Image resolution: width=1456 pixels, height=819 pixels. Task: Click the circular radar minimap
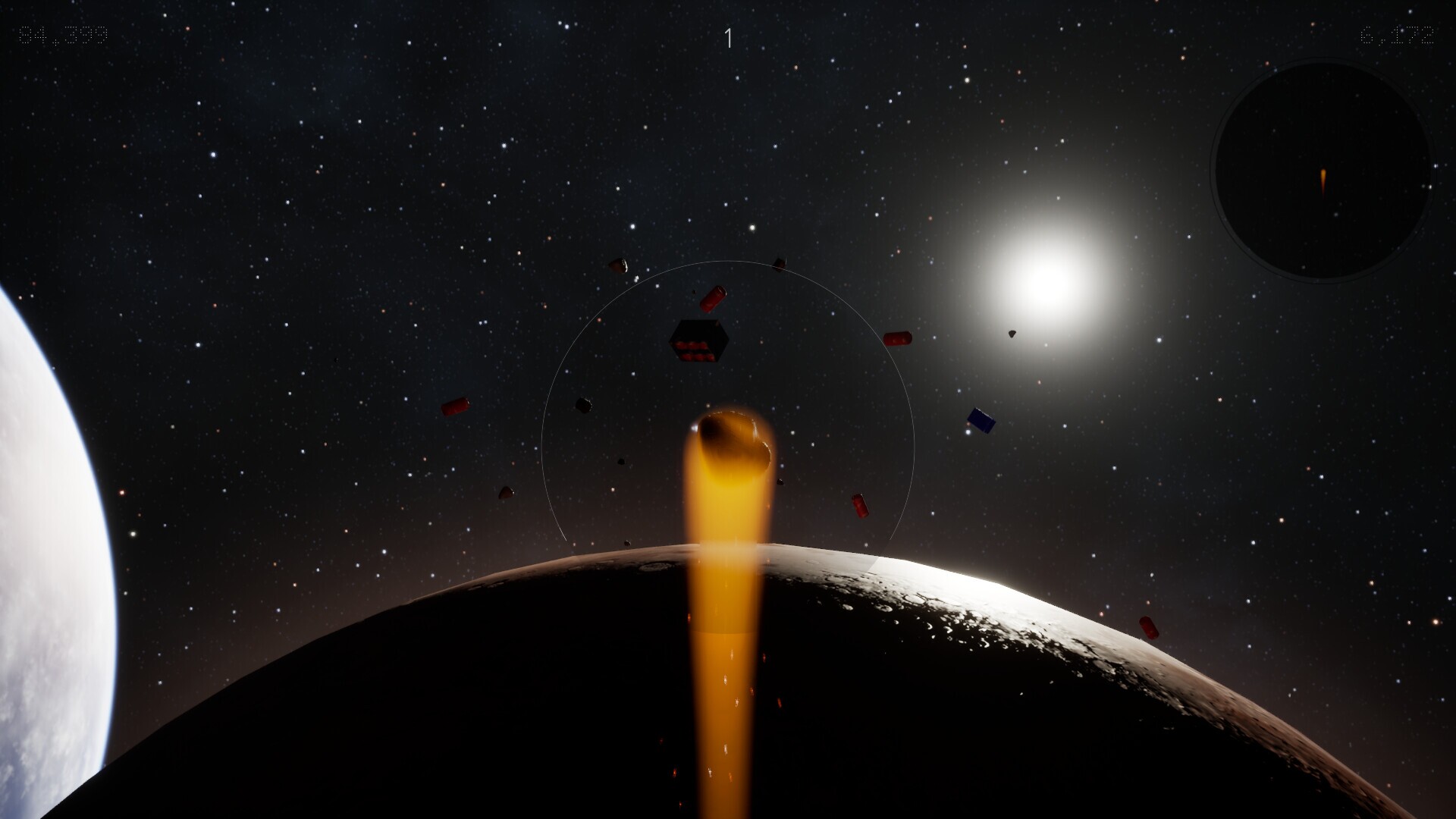(x=1322, y=170)
